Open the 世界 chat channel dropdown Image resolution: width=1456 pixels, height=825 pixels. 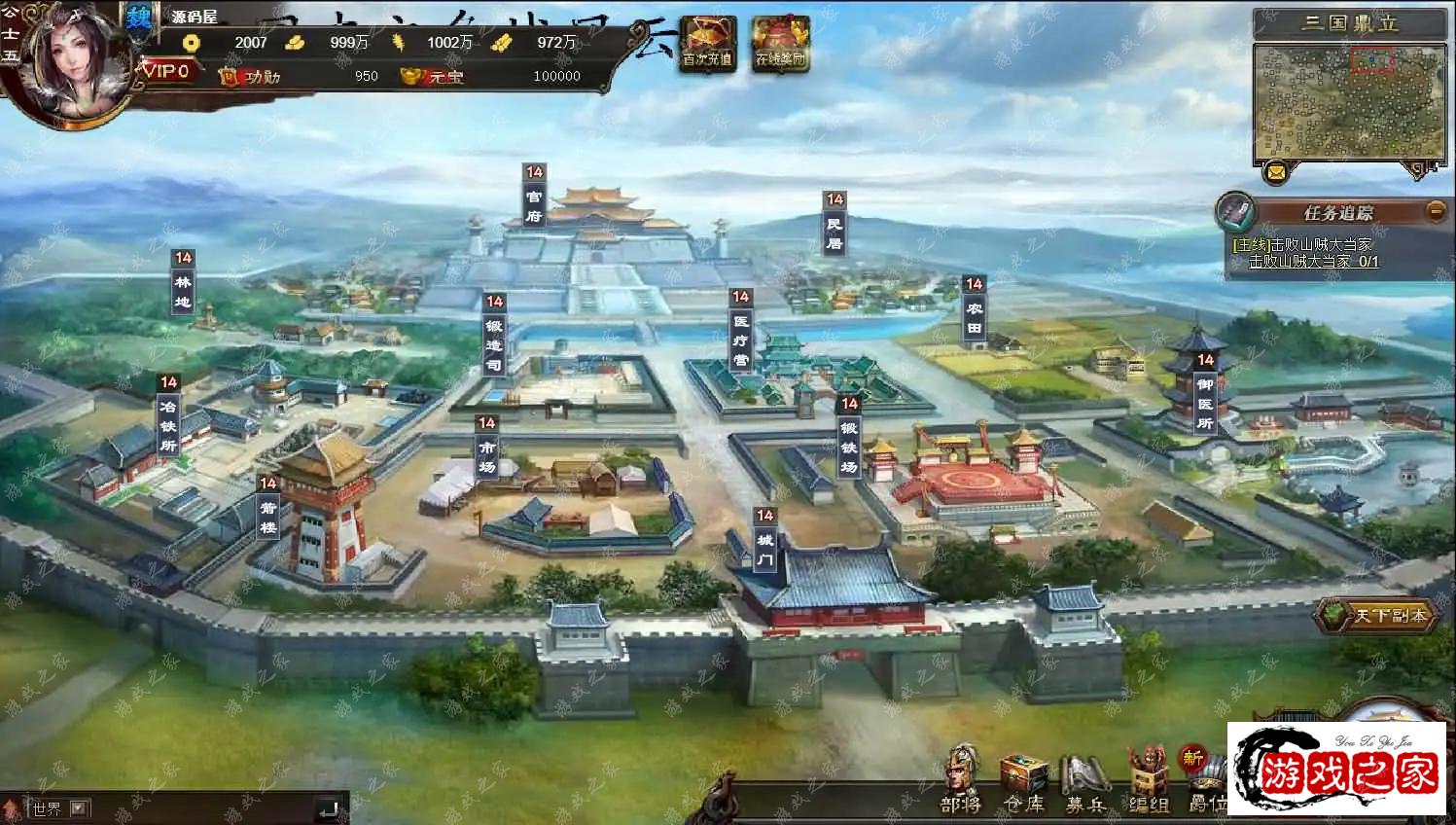click(x=79, y=807)
